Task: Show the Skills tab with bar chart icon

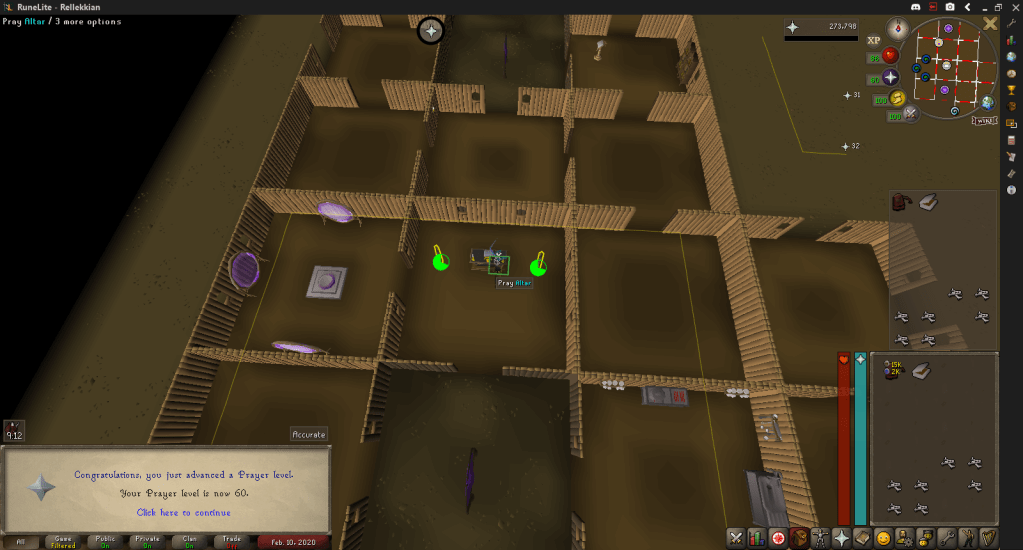Action: click(x=757, y=538)
